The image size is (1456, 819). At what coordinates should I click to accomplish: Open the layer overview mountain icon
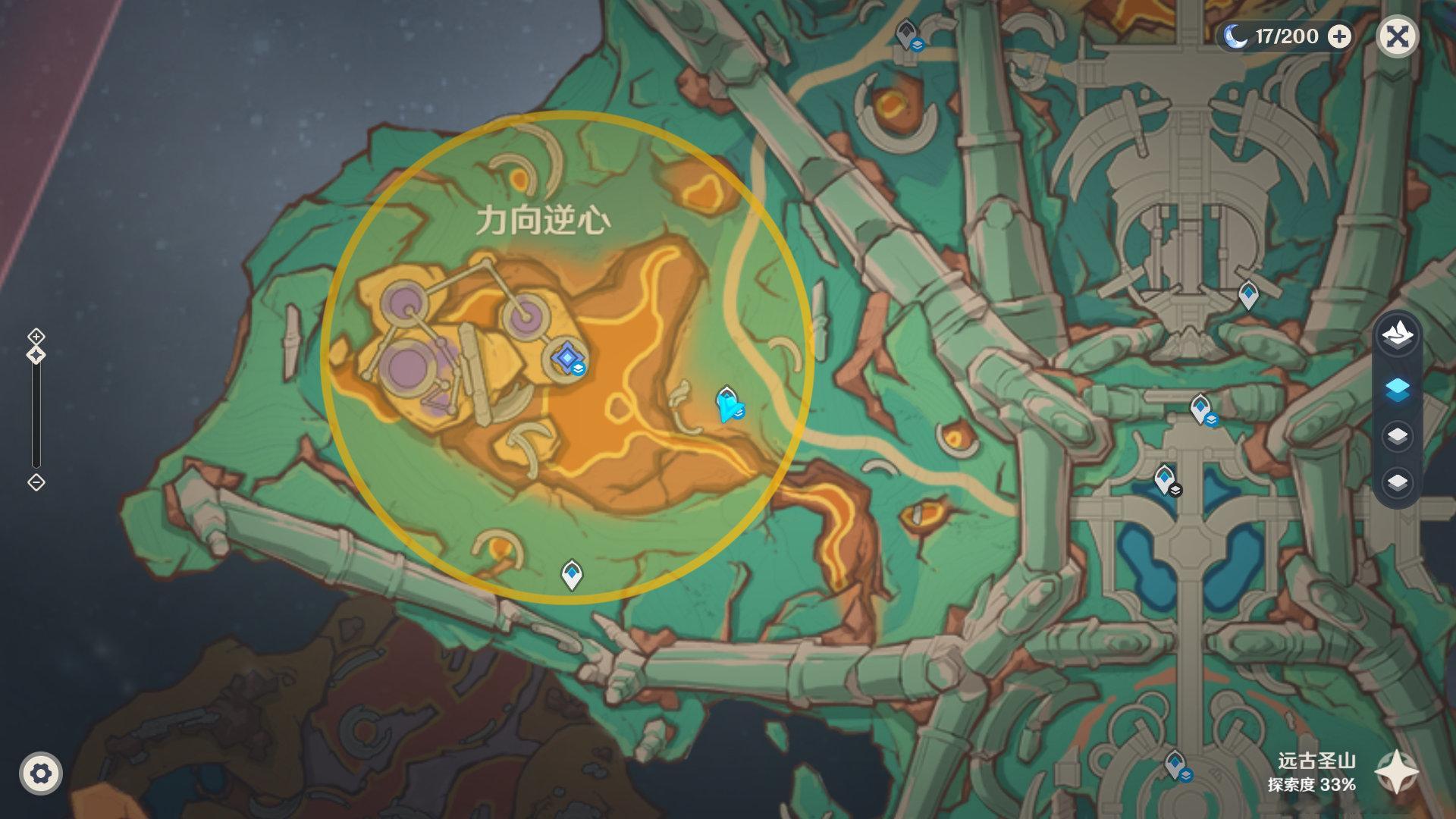1397,334
